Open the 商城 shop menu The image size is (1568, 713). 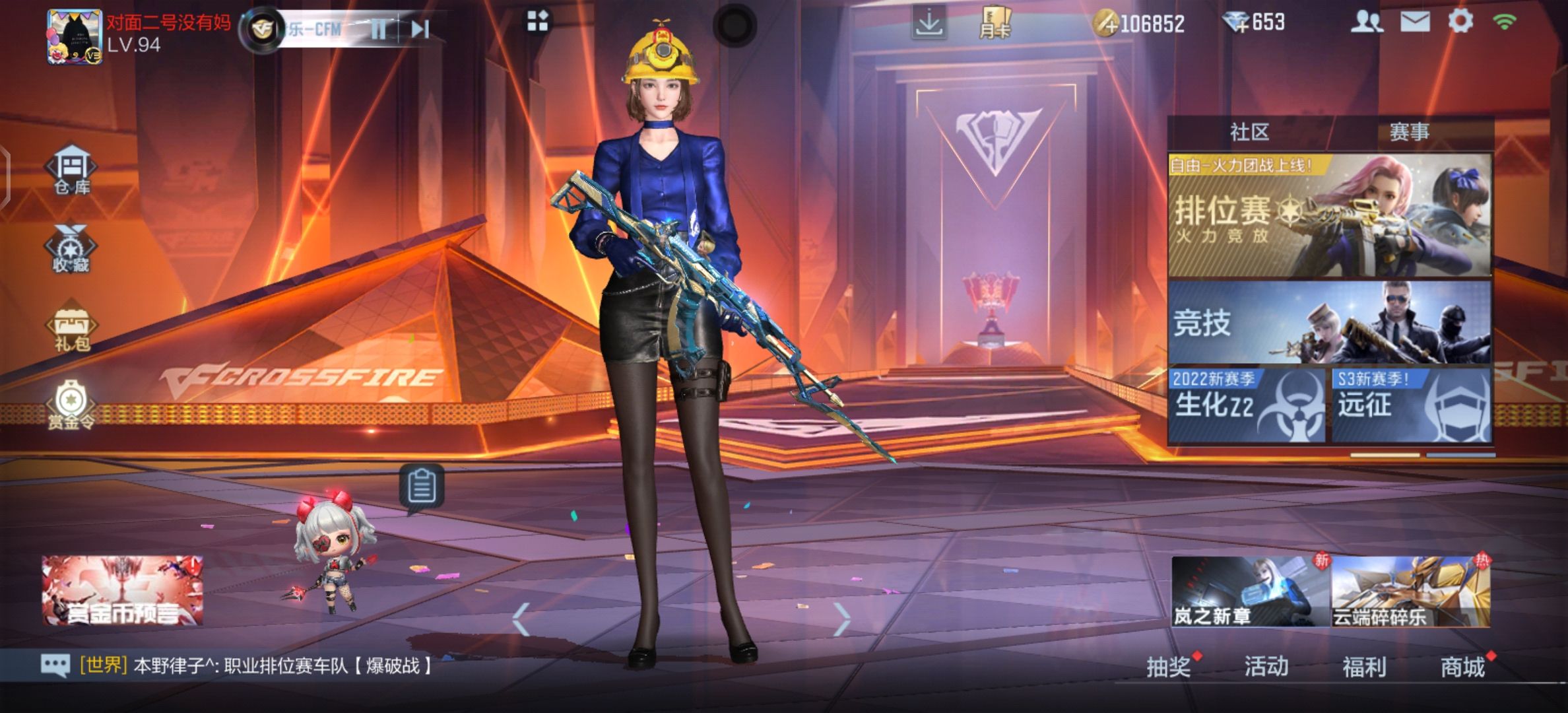(1462, 667)
